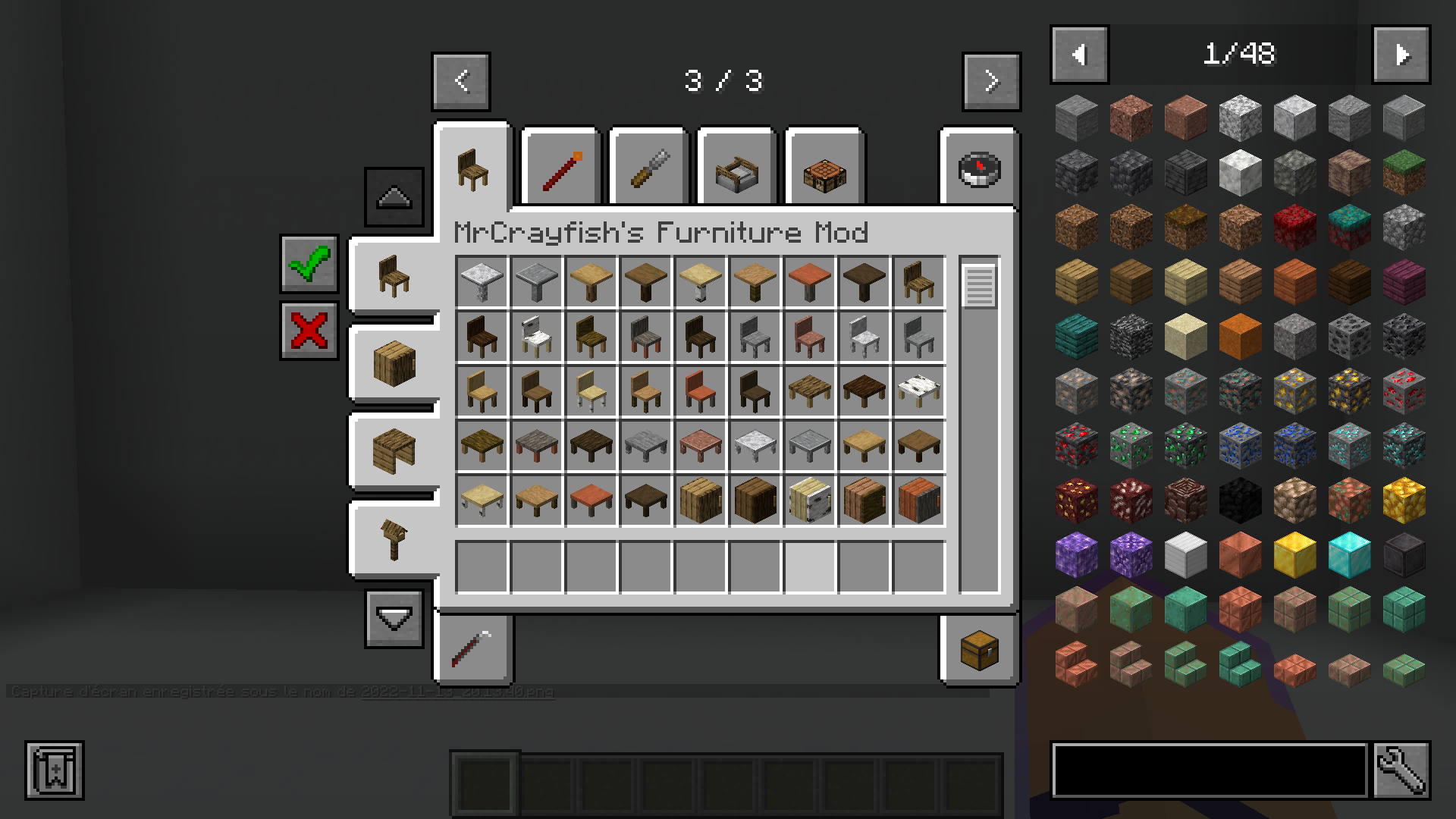Collapse categories with the up arrow

coord(394,196)
